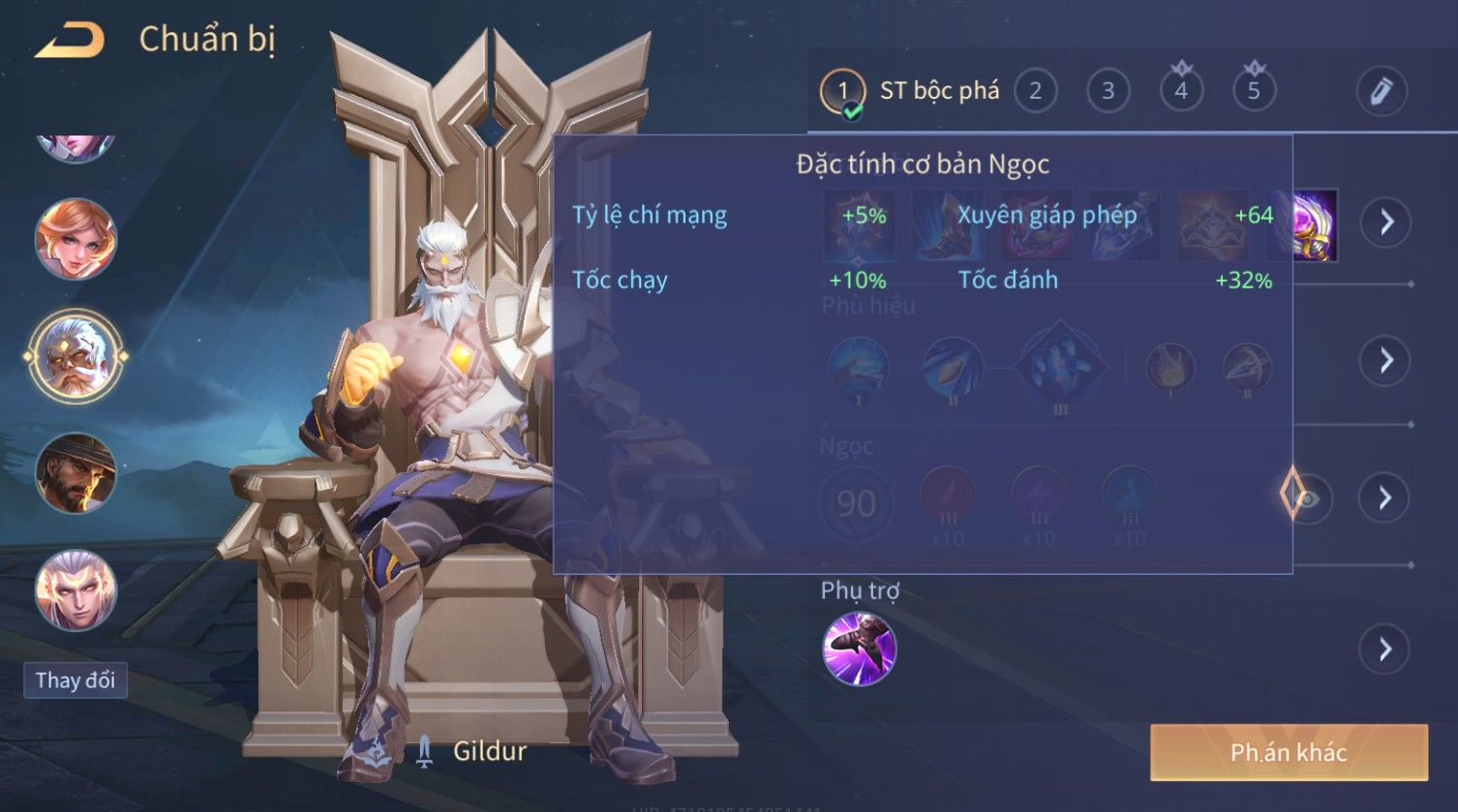Choose preset slot 4
1458x812 pixels.
[x=1180, y=92]
